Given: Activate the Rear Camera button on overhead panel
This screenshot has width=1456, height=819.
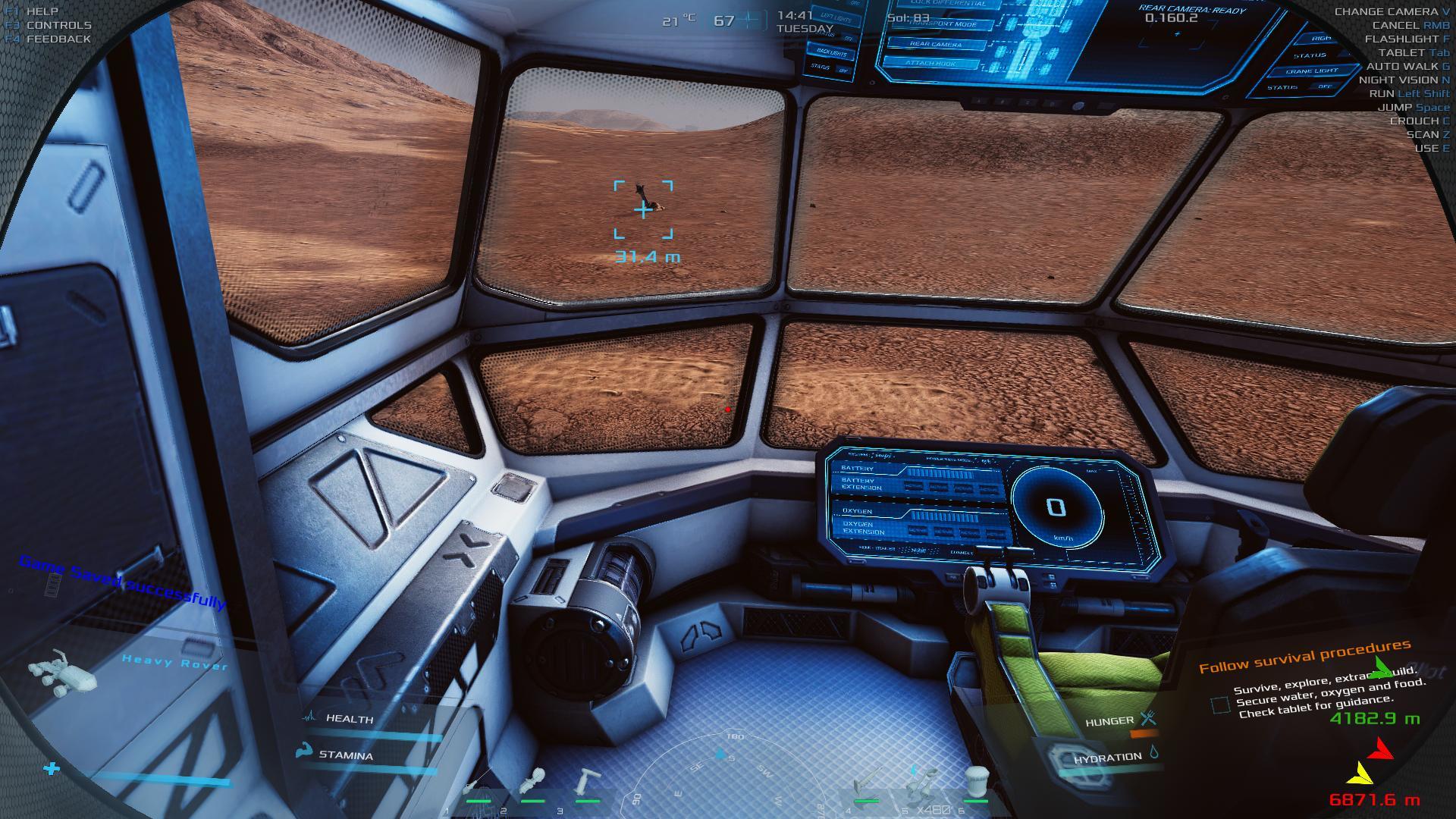Looking at the screenshot, I should (936, 44).
